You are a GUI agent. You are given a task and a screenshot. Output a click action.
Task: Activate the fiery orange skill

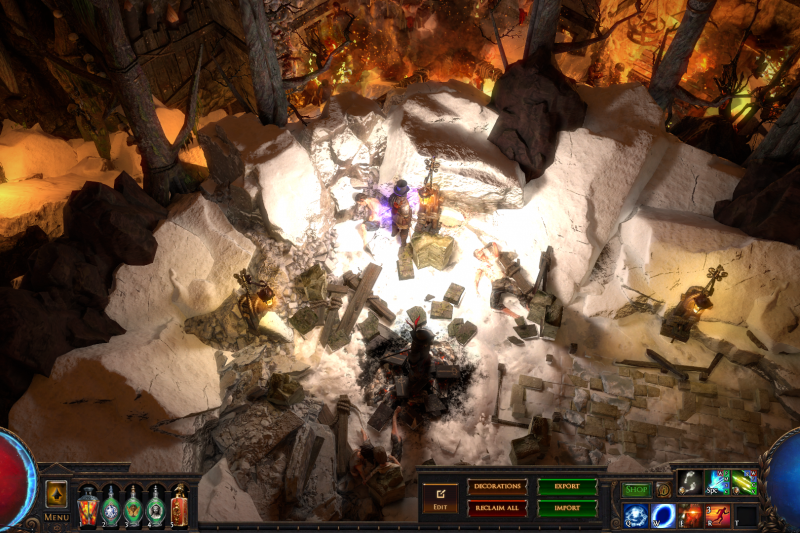[691, 515]
